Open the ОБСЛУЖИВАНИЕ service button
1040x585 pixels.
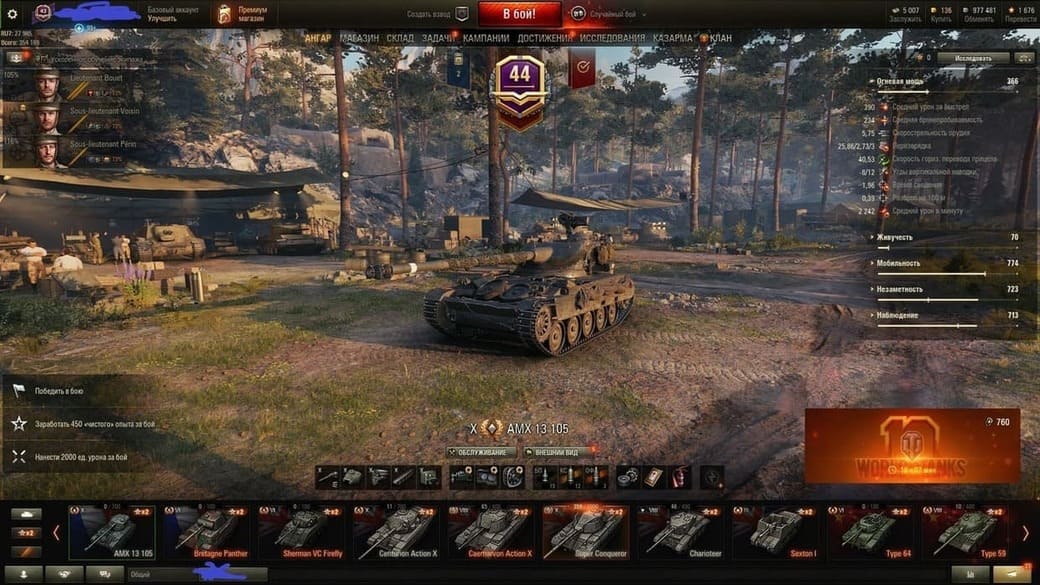pos(482,452)
